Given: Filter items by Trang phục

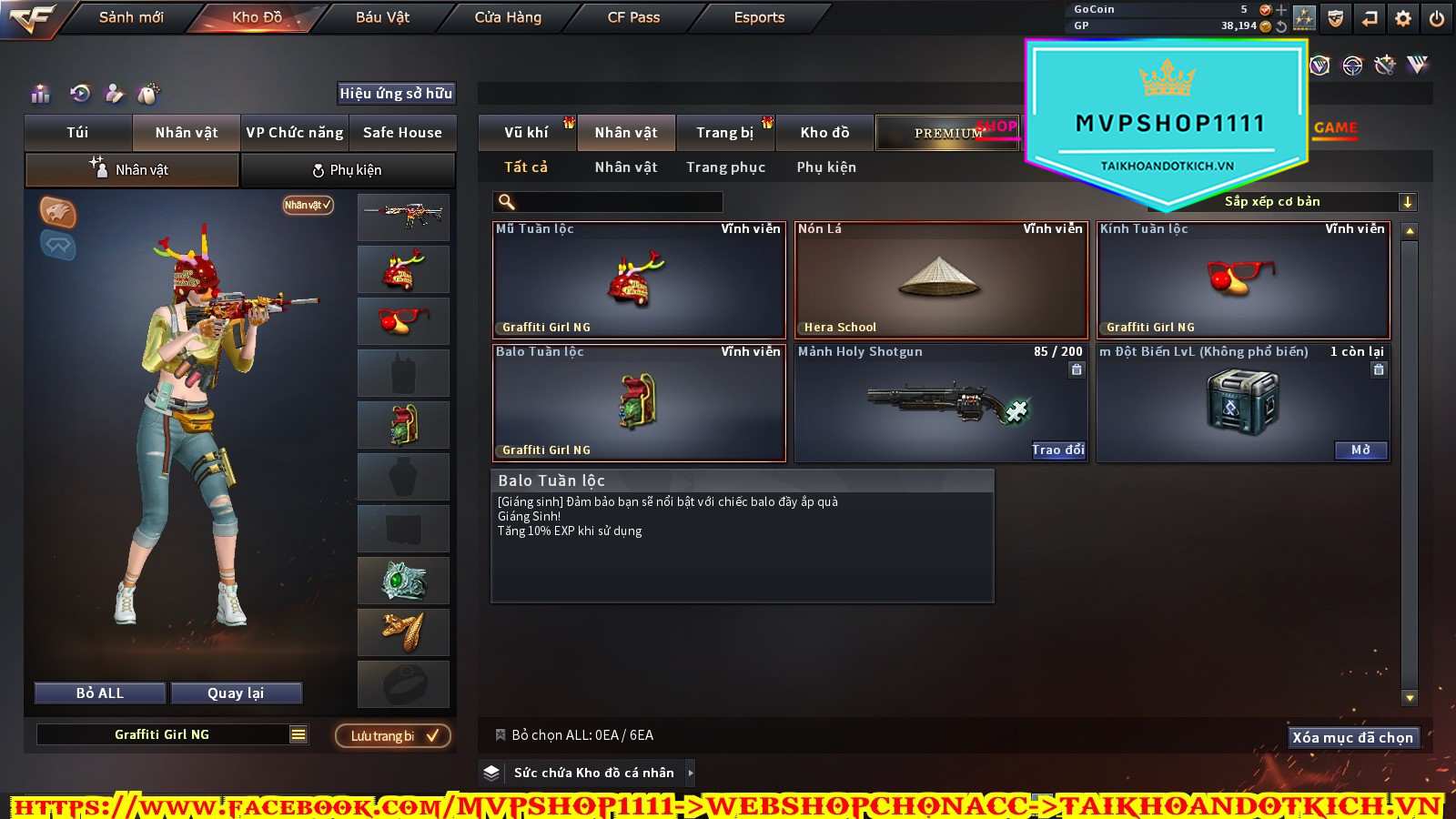Looking at the screenshot, I should point(725,167).
